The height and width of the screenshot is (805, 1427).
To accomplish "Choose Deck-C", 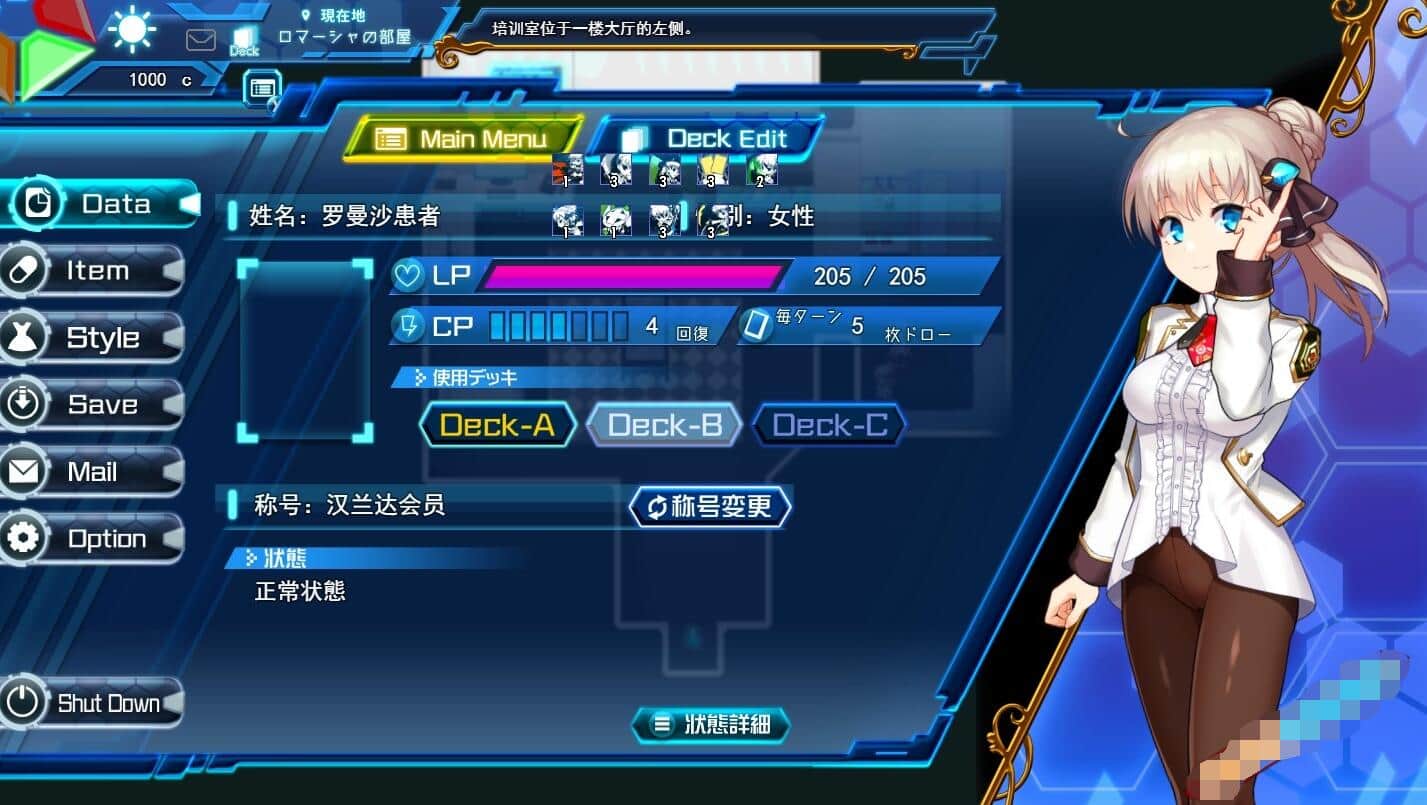I will coord(829,425).
